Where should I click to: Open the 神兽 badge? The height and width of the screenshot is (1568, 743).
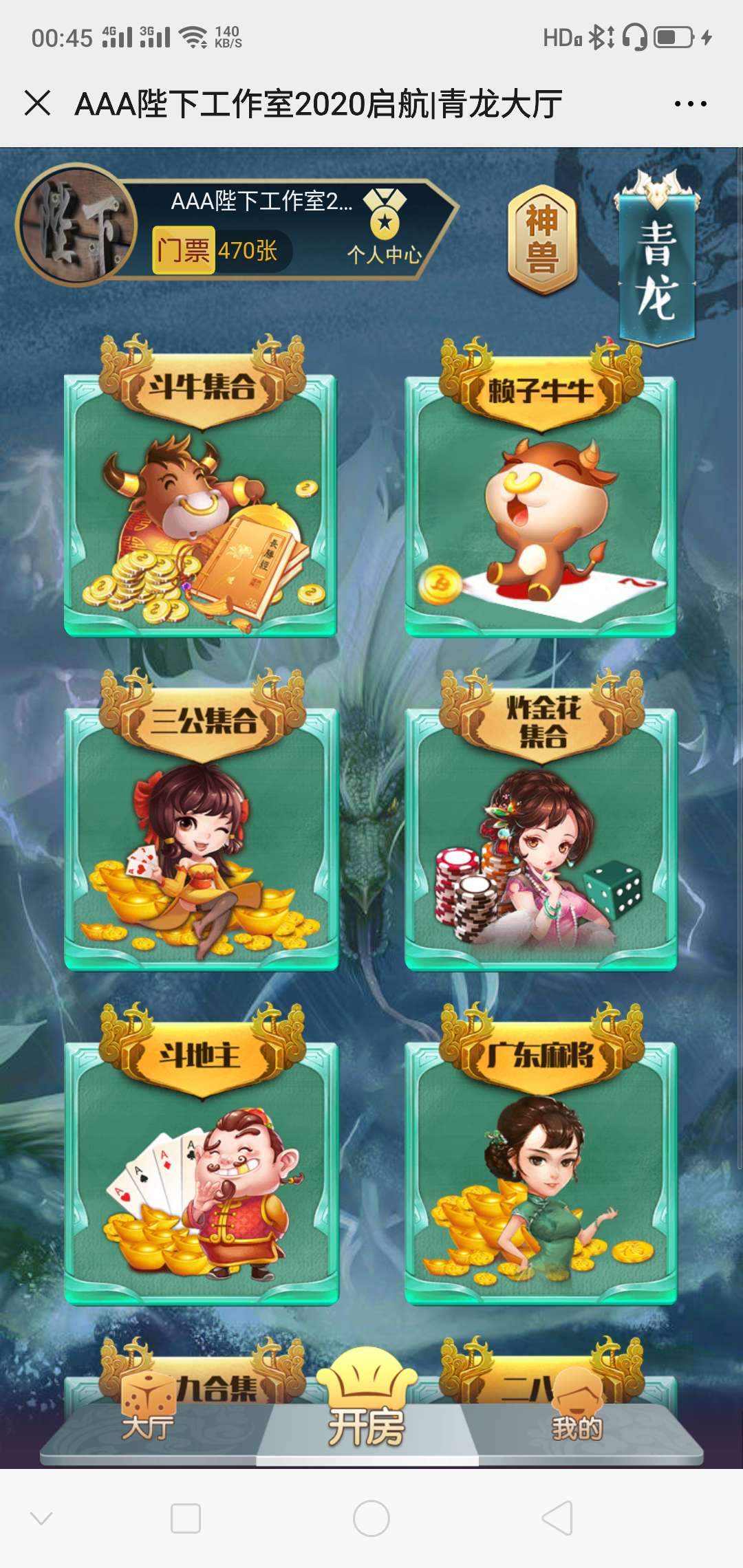point(541,240)
